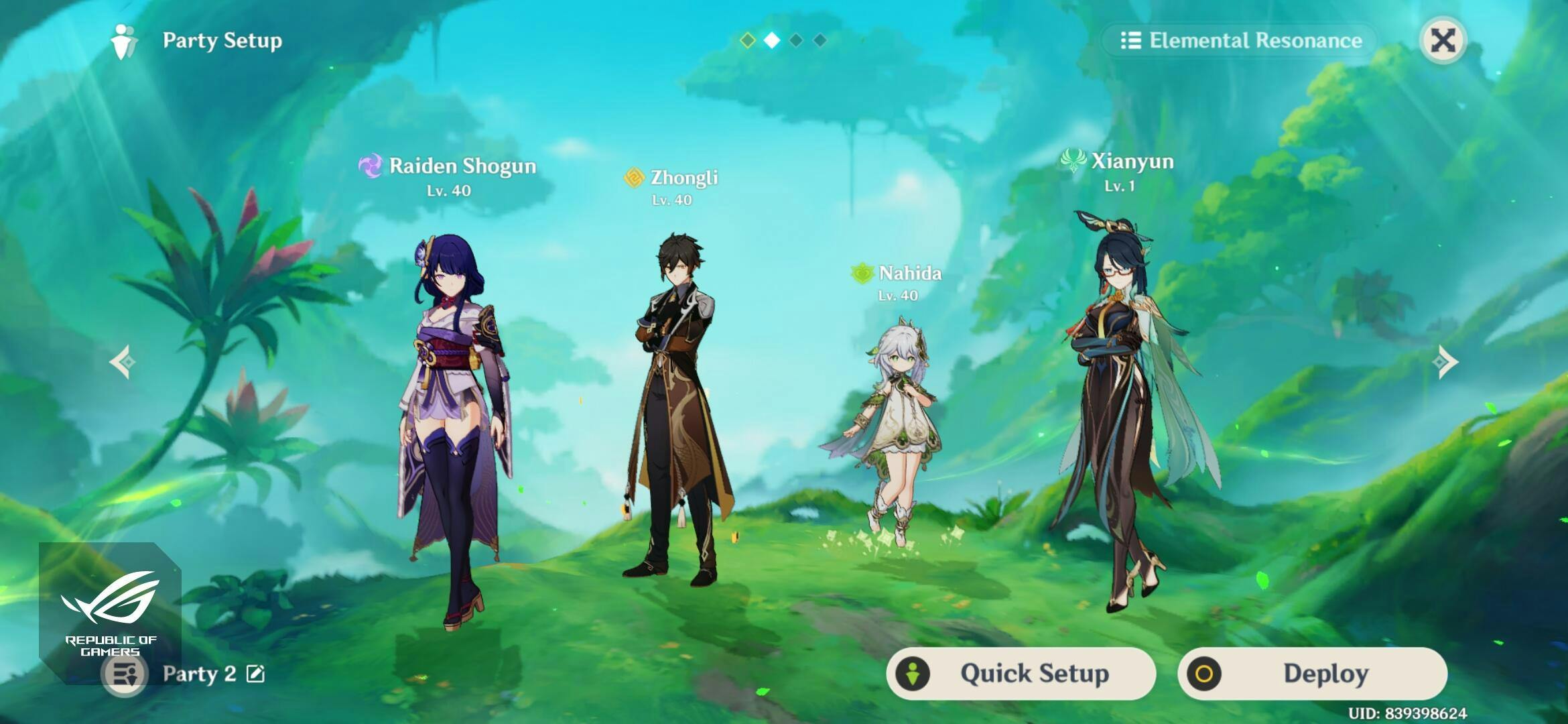Image resolution: width=1568 pixels, height=724 pixels.
Task: Deploy the current party
Action: (x=1312, y=673)
